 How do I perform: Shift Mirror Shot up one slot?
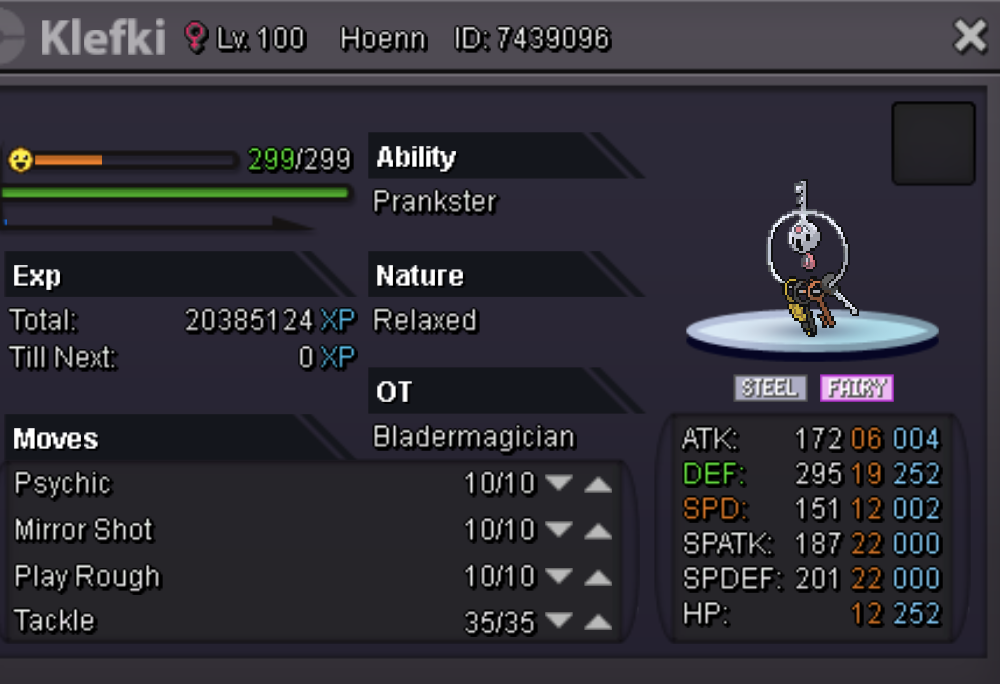(x=597, y=530)
